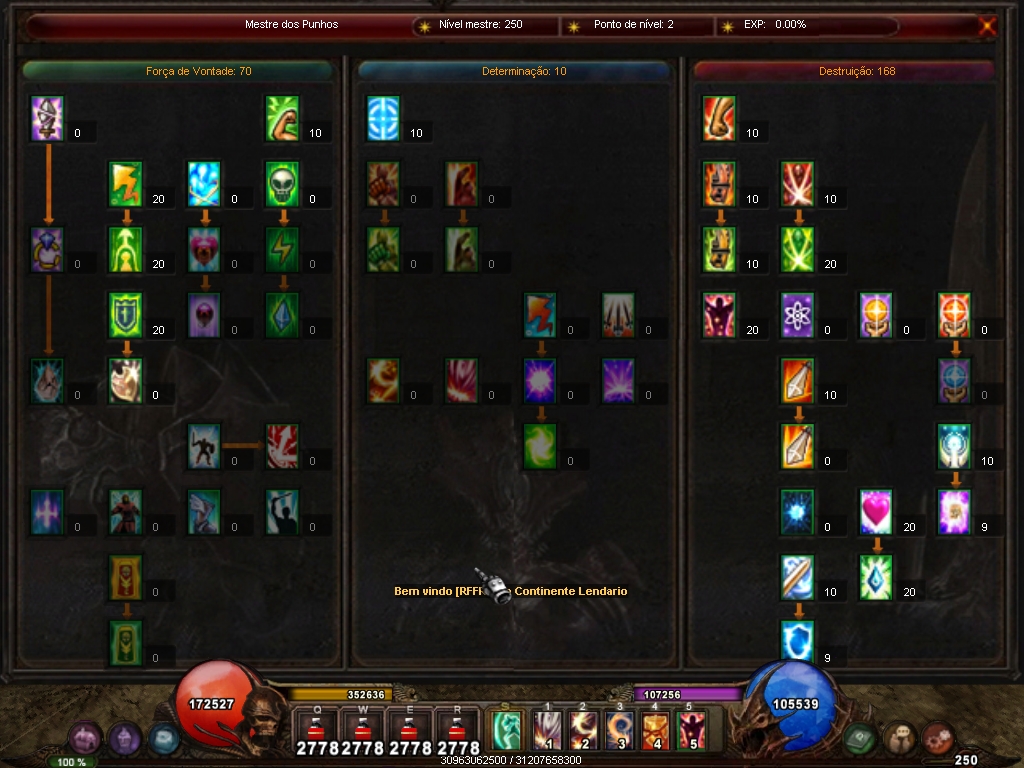Select the green shield with cross skill
Viewport: 1024px width, 768px height.
126,315
